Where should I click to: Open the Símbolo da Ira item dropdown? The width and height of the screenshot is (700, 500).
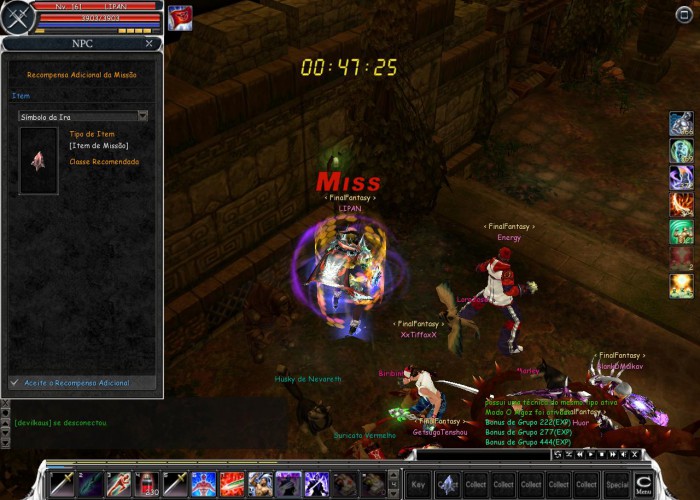pyautogui.click(x=143, y=116)
